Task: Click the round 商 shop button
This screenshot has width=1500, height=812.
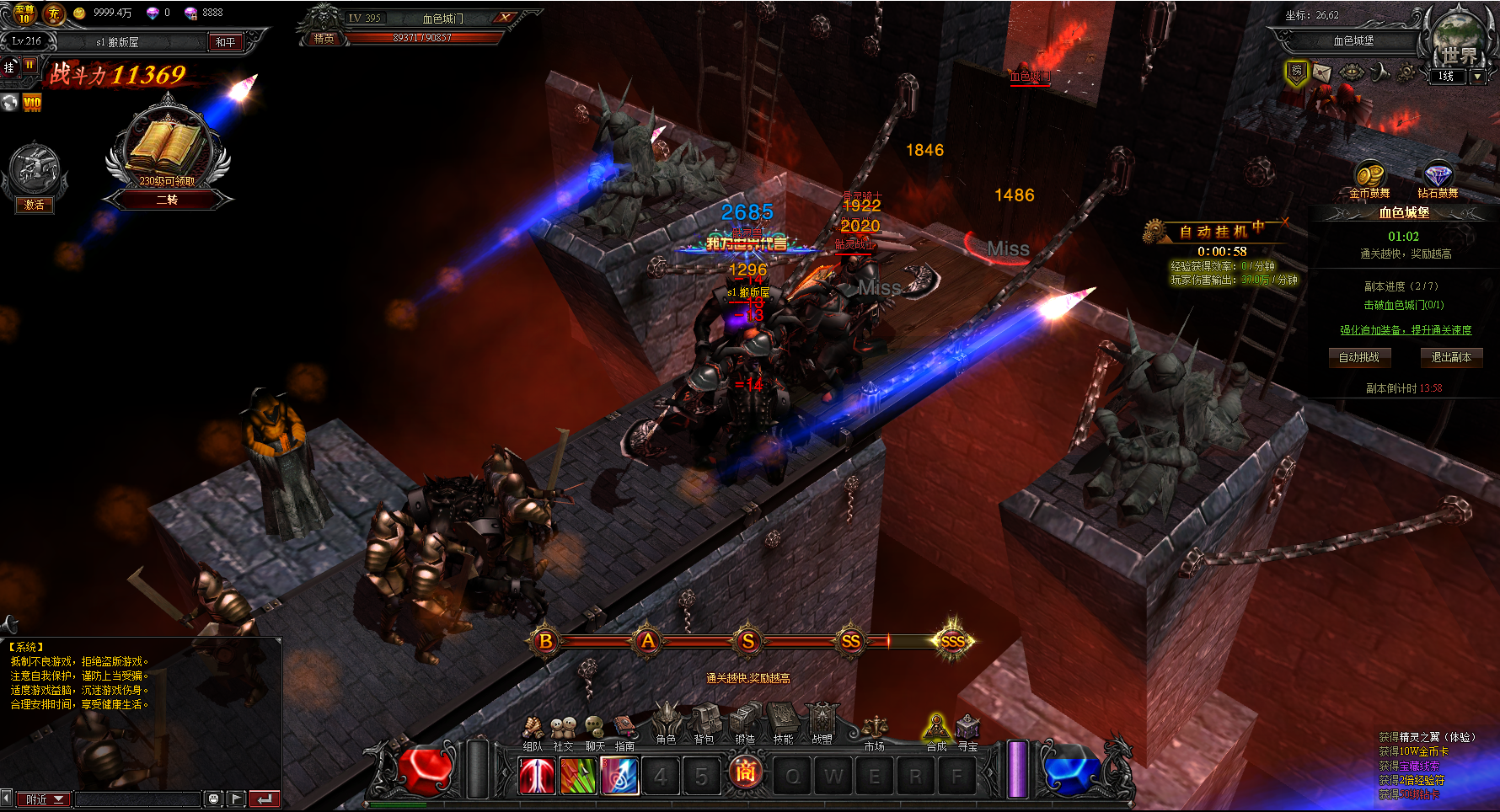Action: (x=746, y=772)
